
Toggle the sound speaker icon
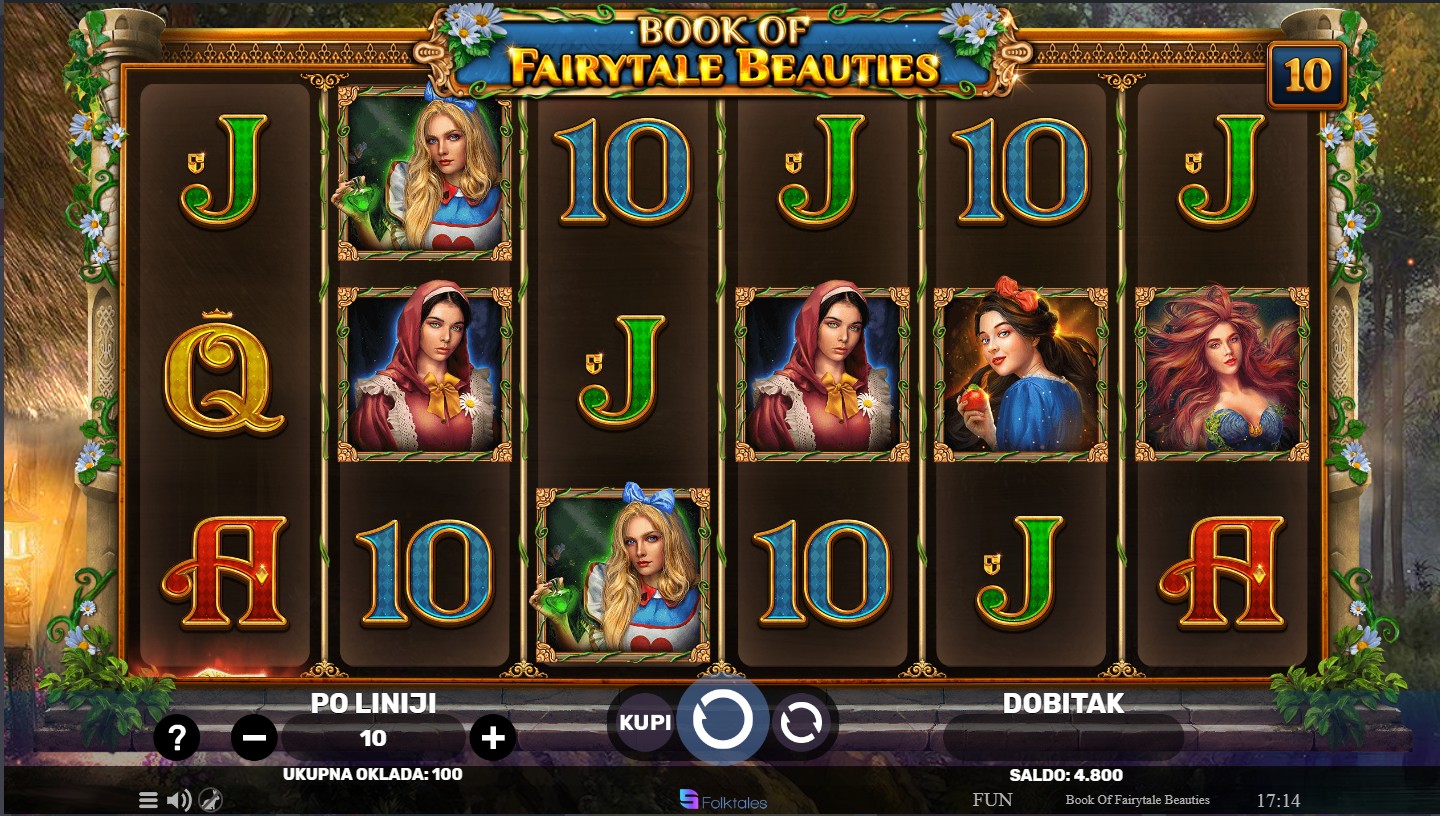pyautogui.click(x=179, y=800)
